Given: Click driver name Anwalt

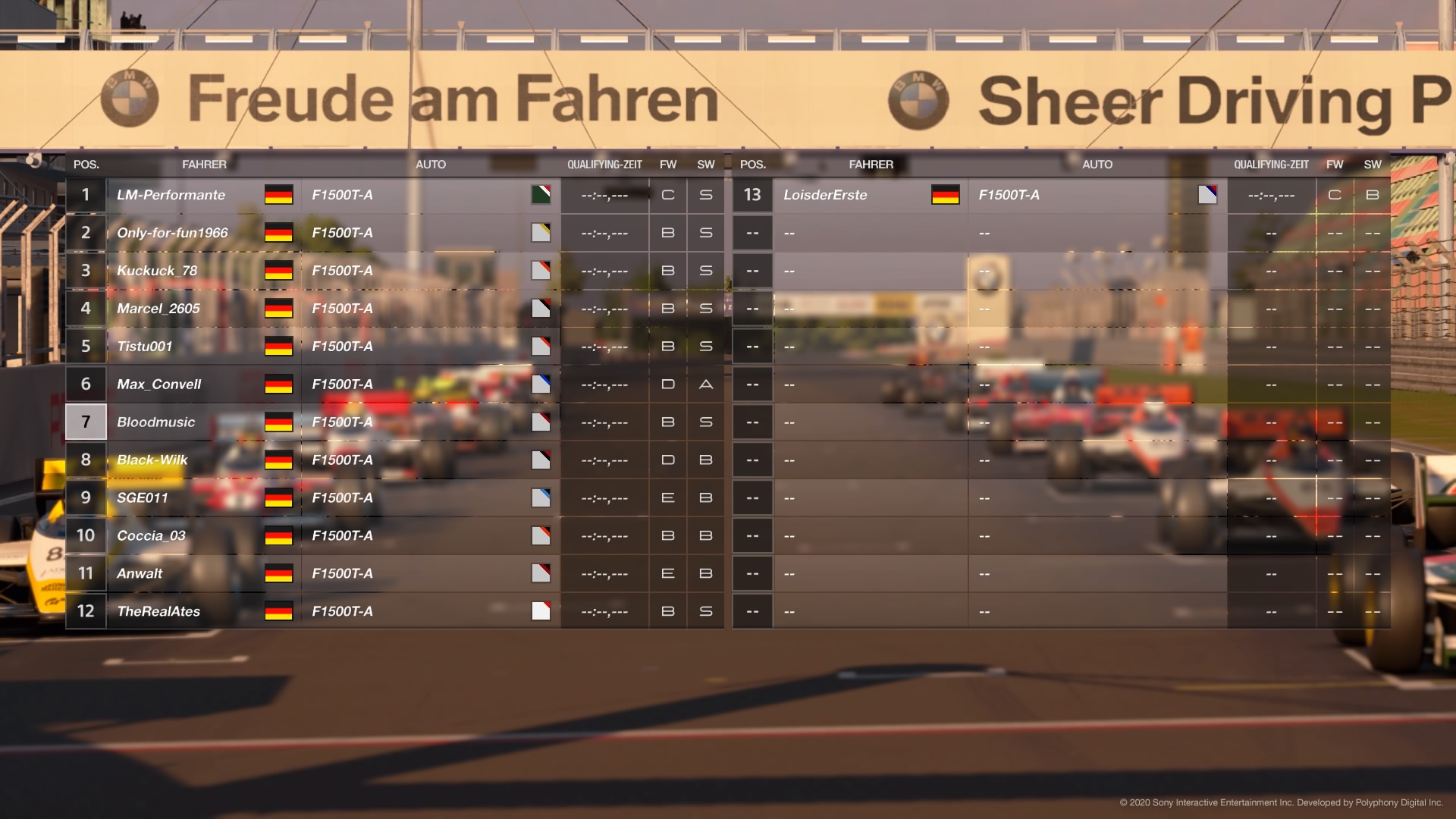Looking at the screenshot, I should (x=140, y=573).
